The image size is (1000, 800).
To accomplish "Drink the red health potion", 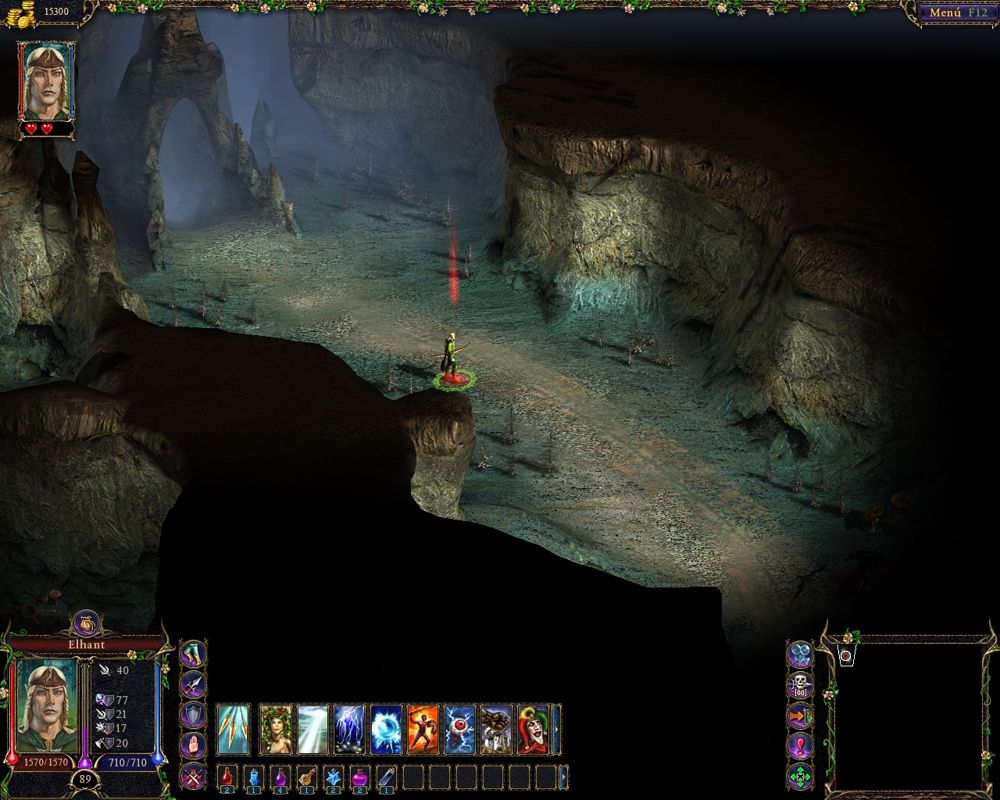I will (x=227, y=777).
